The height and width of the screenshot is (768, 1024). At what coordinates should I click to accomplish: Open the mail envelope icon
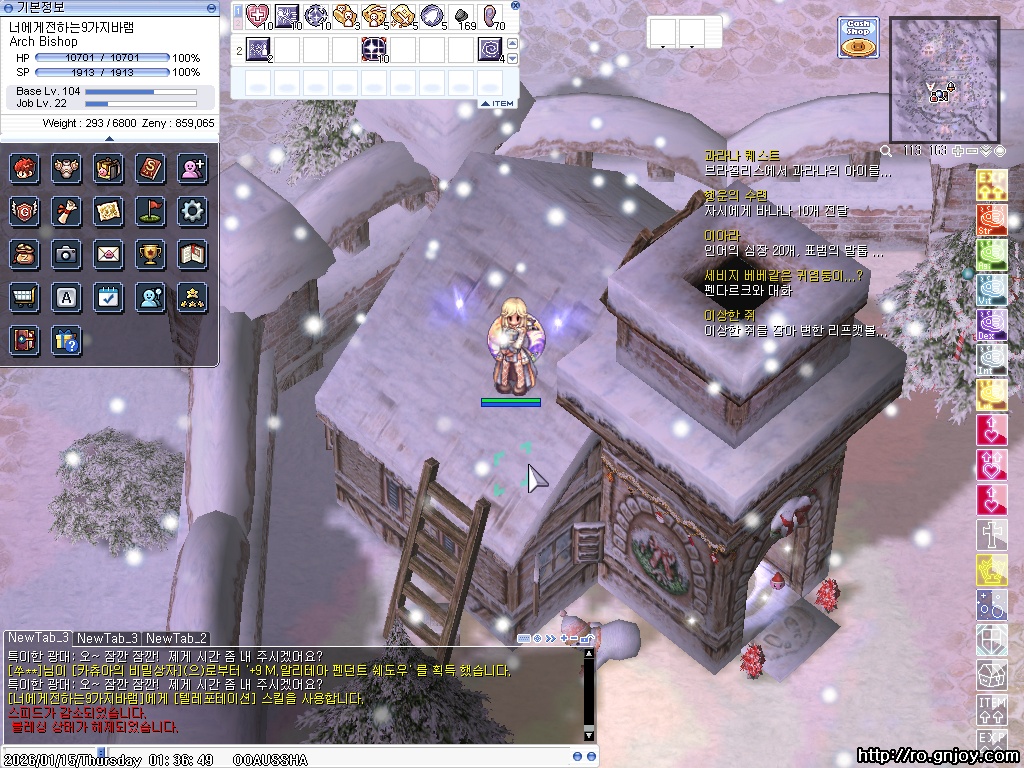click(x=108, y=254)
